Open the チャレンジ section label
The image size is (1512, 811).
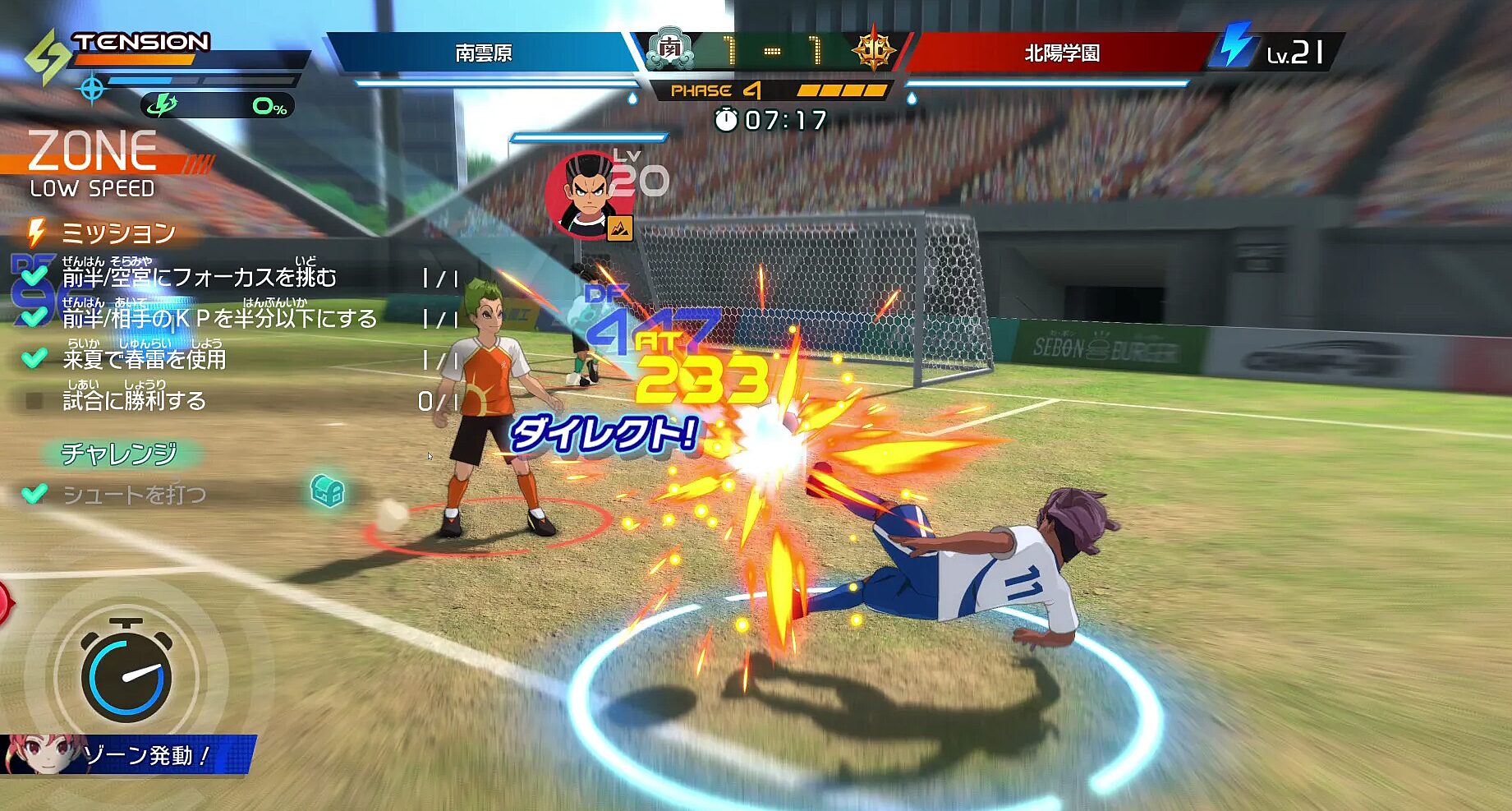tap(119, 453)
